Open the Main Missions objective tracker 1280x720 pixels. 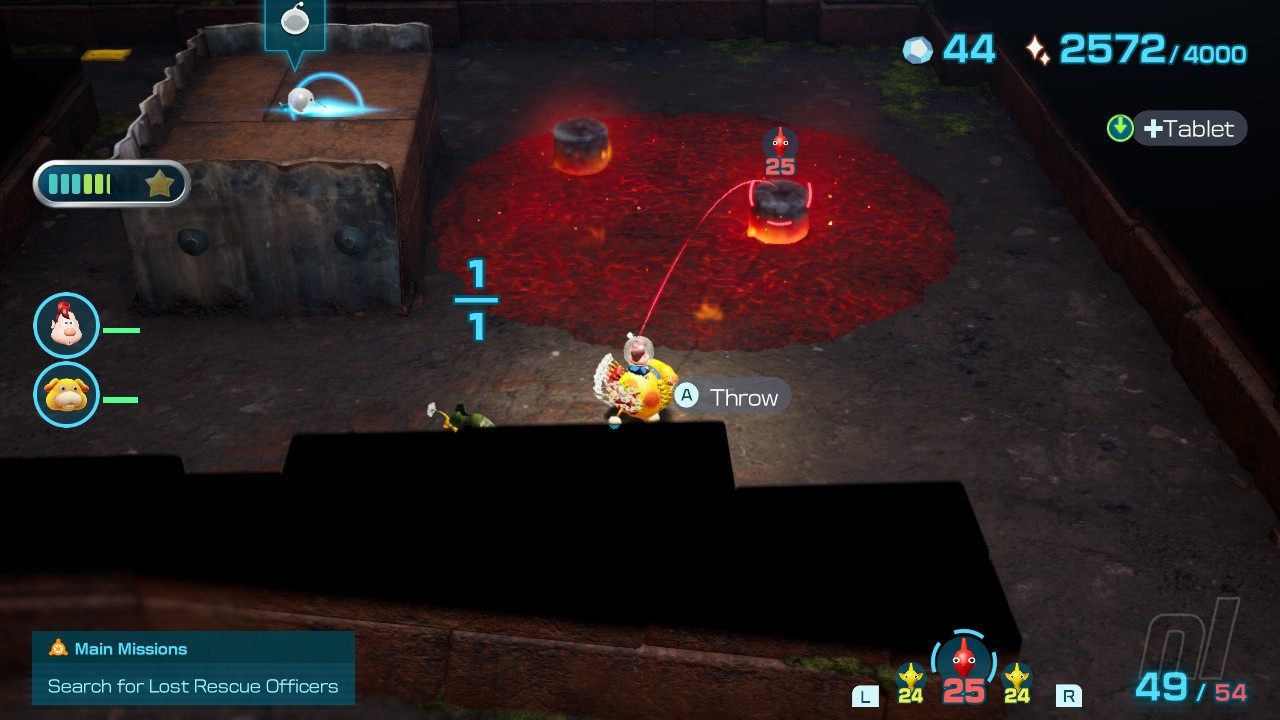click(x=193, y=668)
